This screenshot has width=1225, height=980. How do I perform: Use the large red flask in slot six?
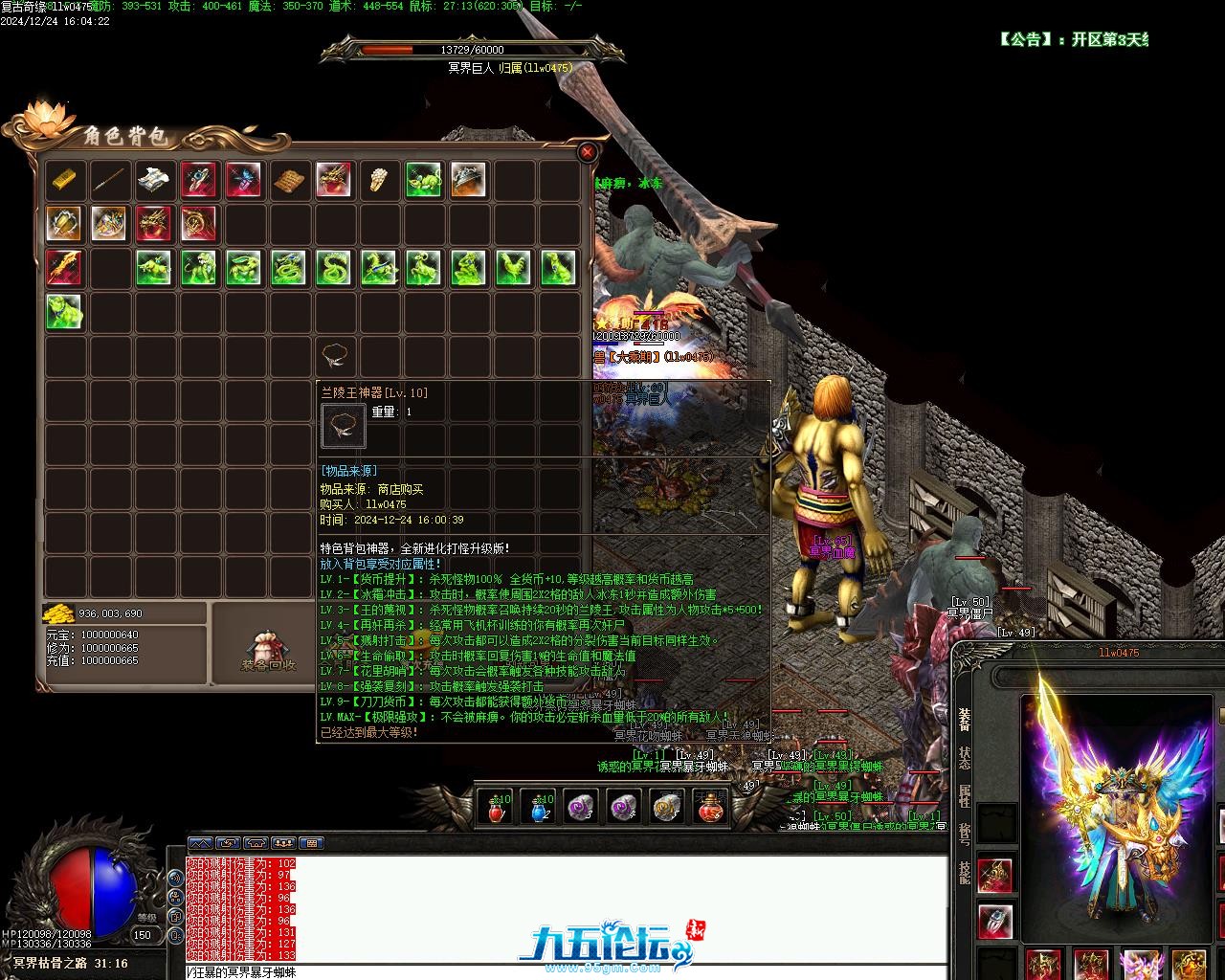click(709, 807)
